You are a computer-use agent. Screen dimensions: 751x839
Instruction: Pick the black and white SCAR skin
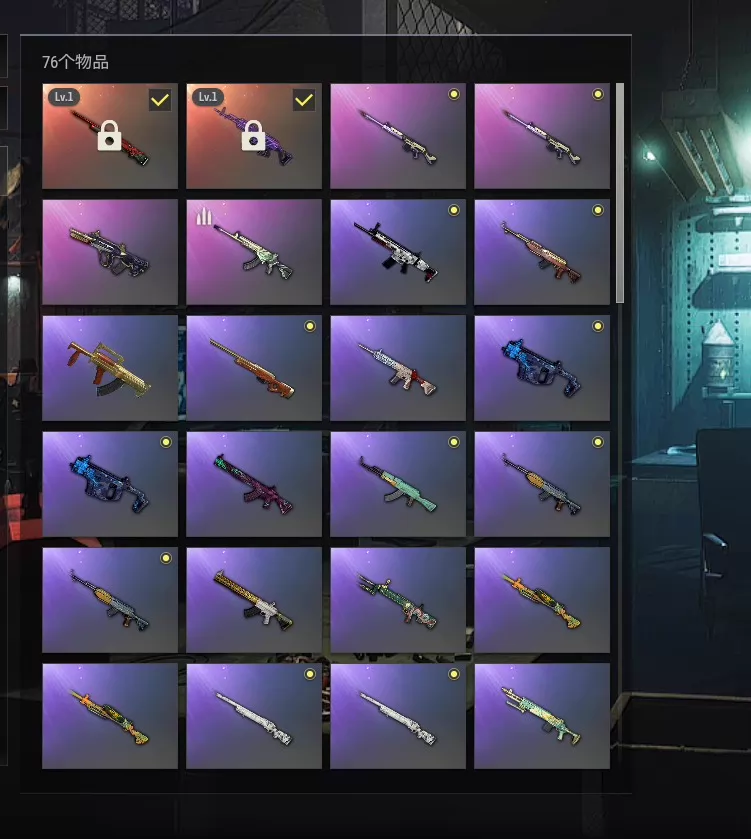click(397, 252)
